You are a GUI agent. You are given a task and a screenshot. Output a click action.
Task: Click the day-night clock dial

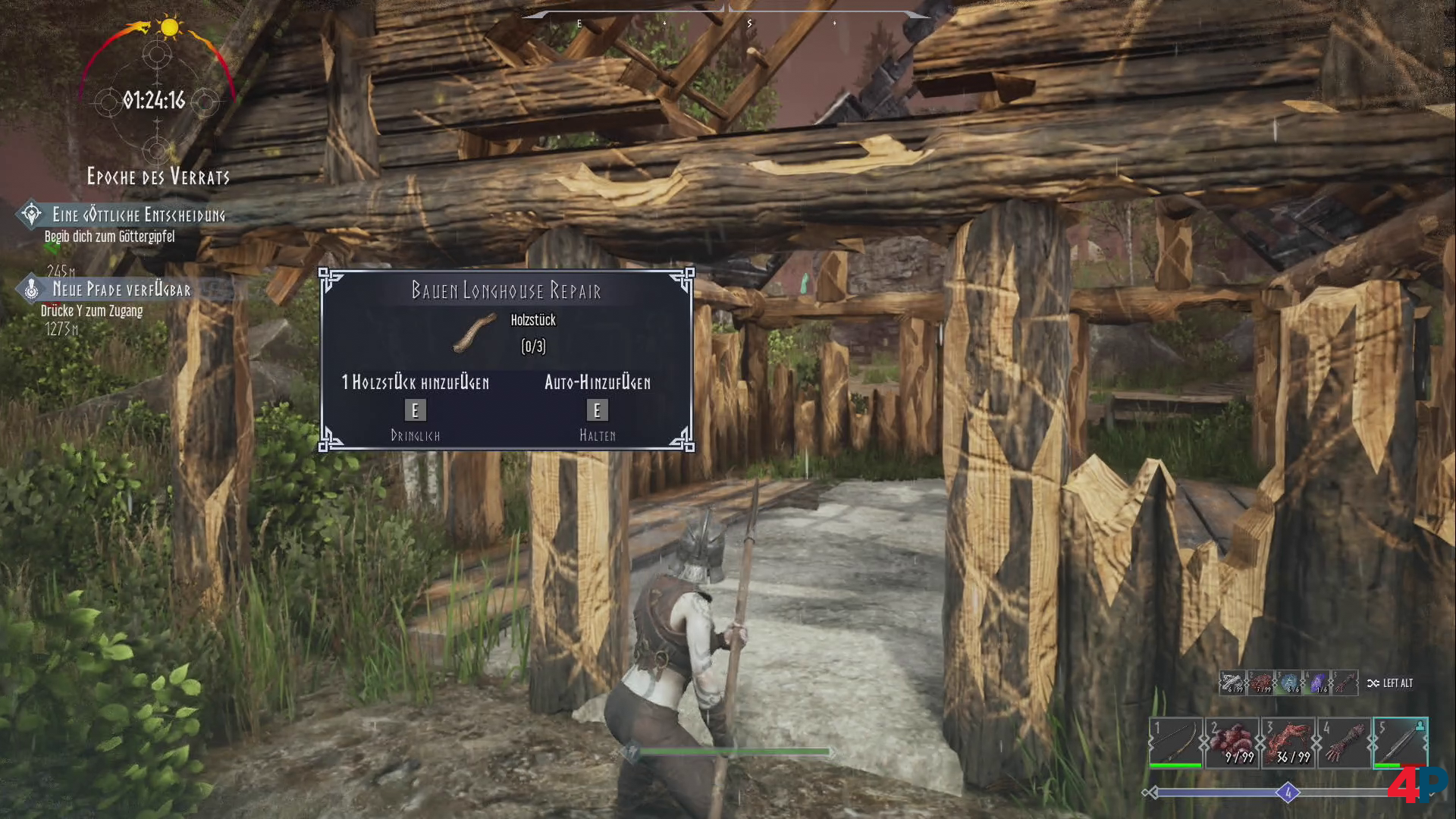(155, 99)
